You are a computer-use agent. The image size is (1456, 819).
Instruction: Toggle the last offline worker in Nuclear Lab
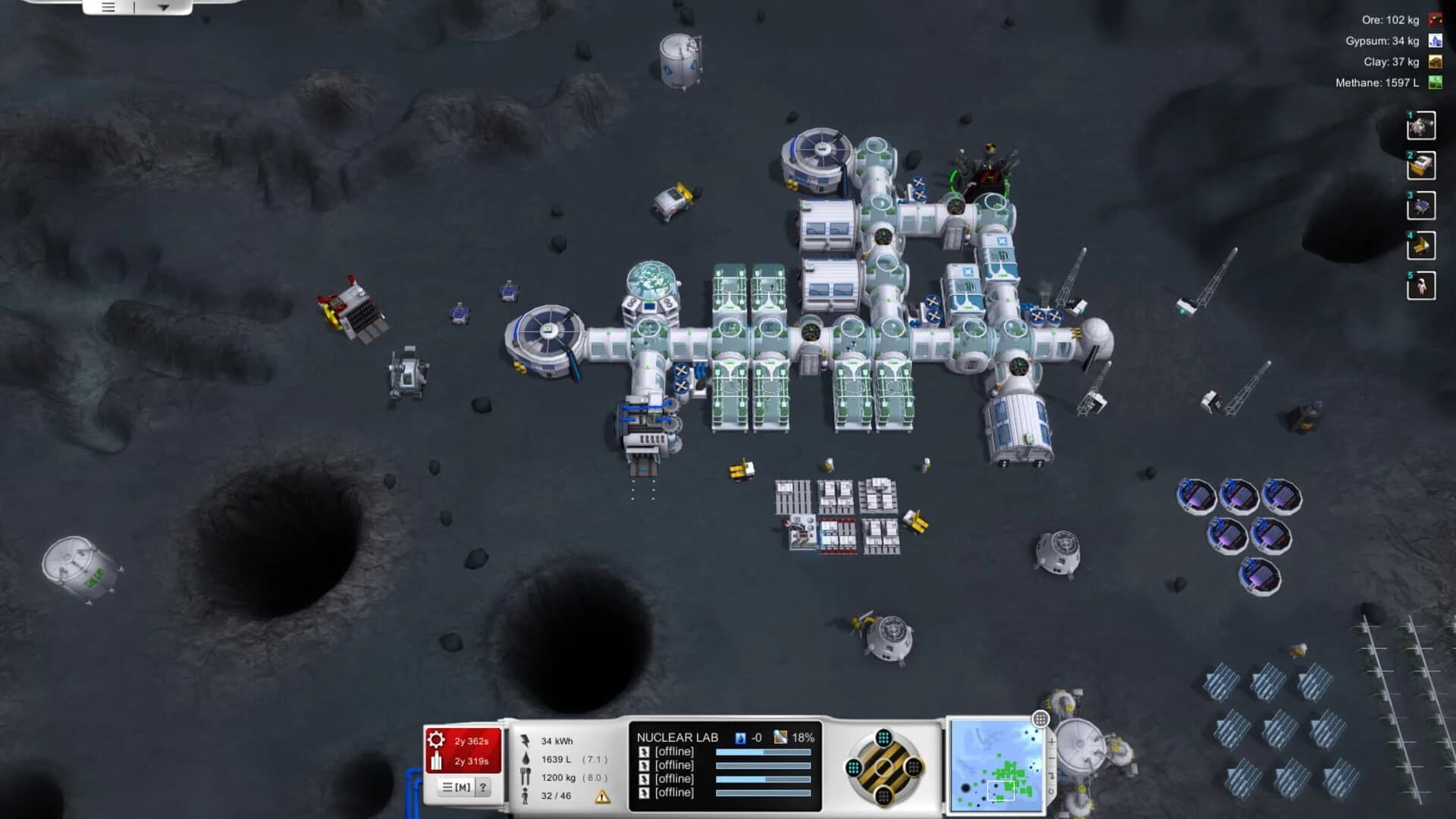coord(645,791)
